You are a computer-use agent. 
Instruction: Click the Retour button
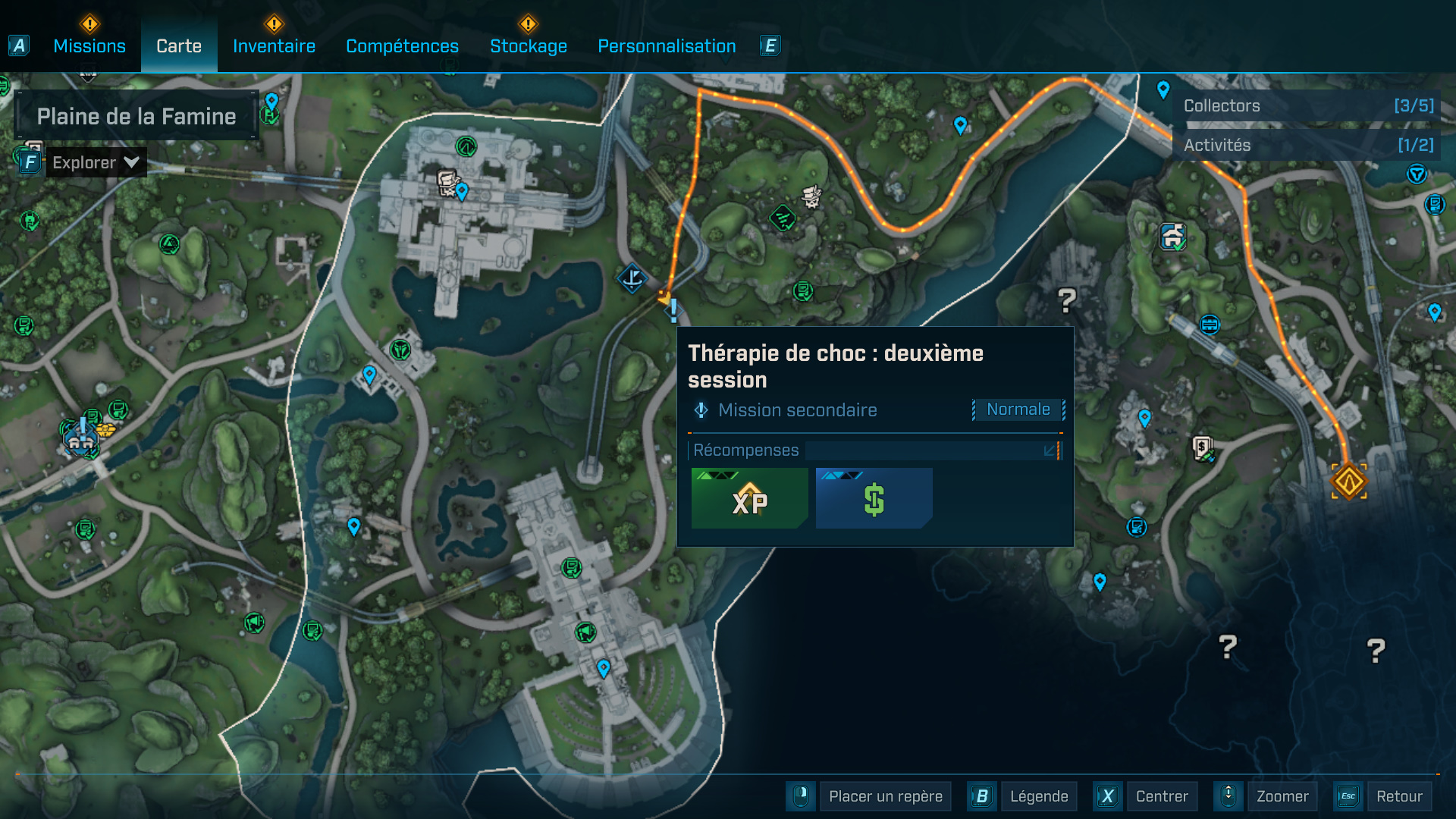pos(1399,796)
